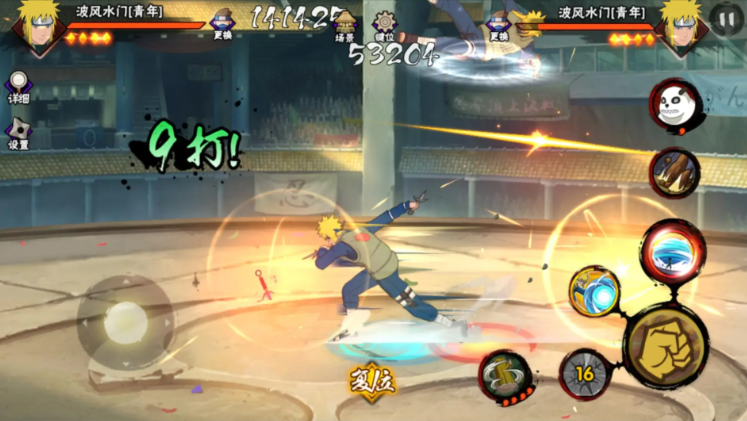Use the brown scroll item skill

pos(674,172)
